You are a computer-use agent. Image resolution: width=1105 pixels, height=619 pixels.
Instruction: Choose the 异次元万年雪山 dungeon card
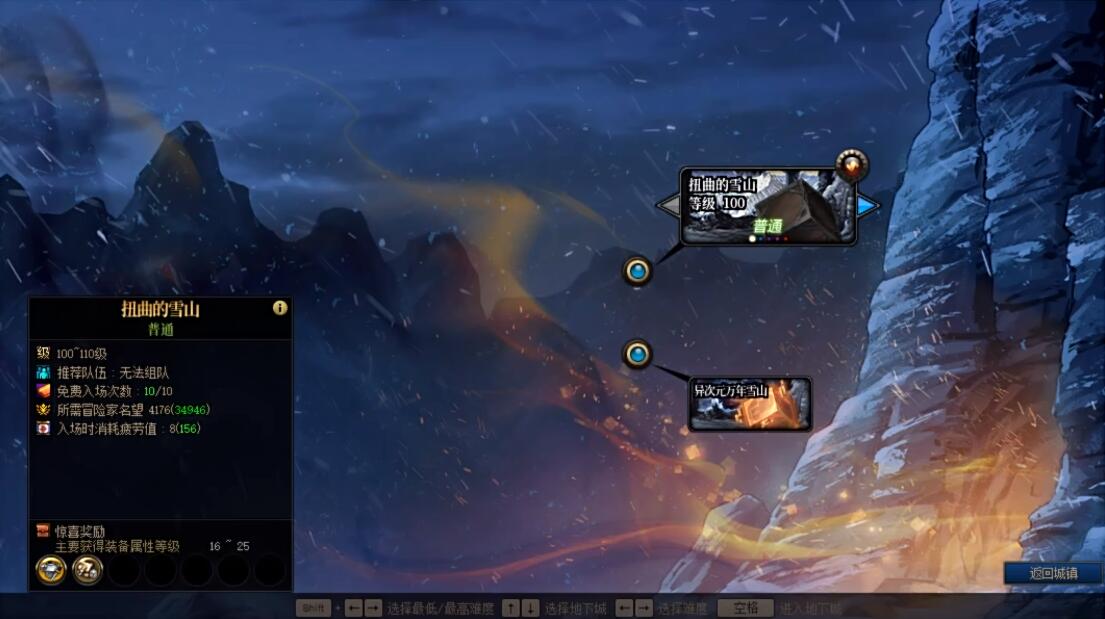(749, 403)
